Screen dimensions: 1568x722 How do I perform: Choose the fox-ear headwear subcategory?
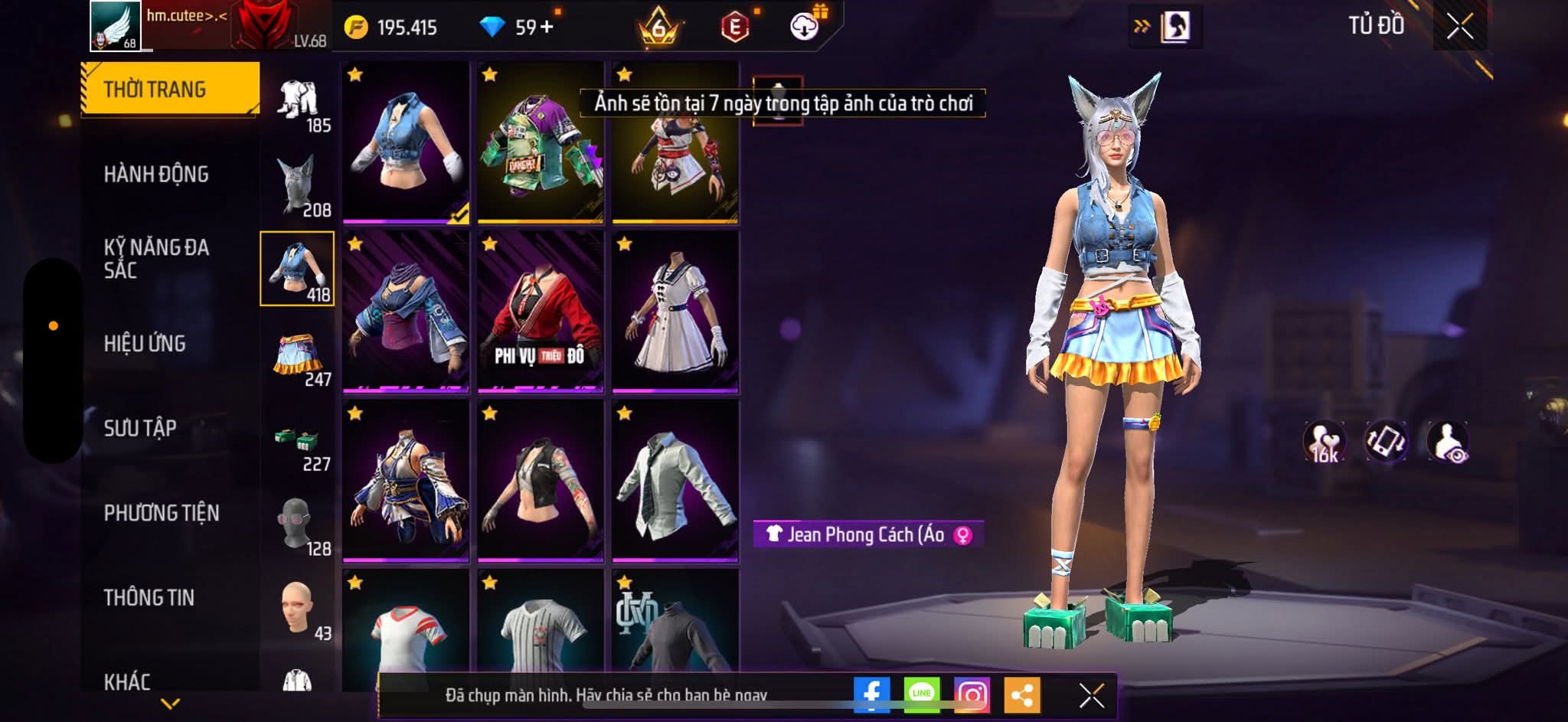point(298,185)
